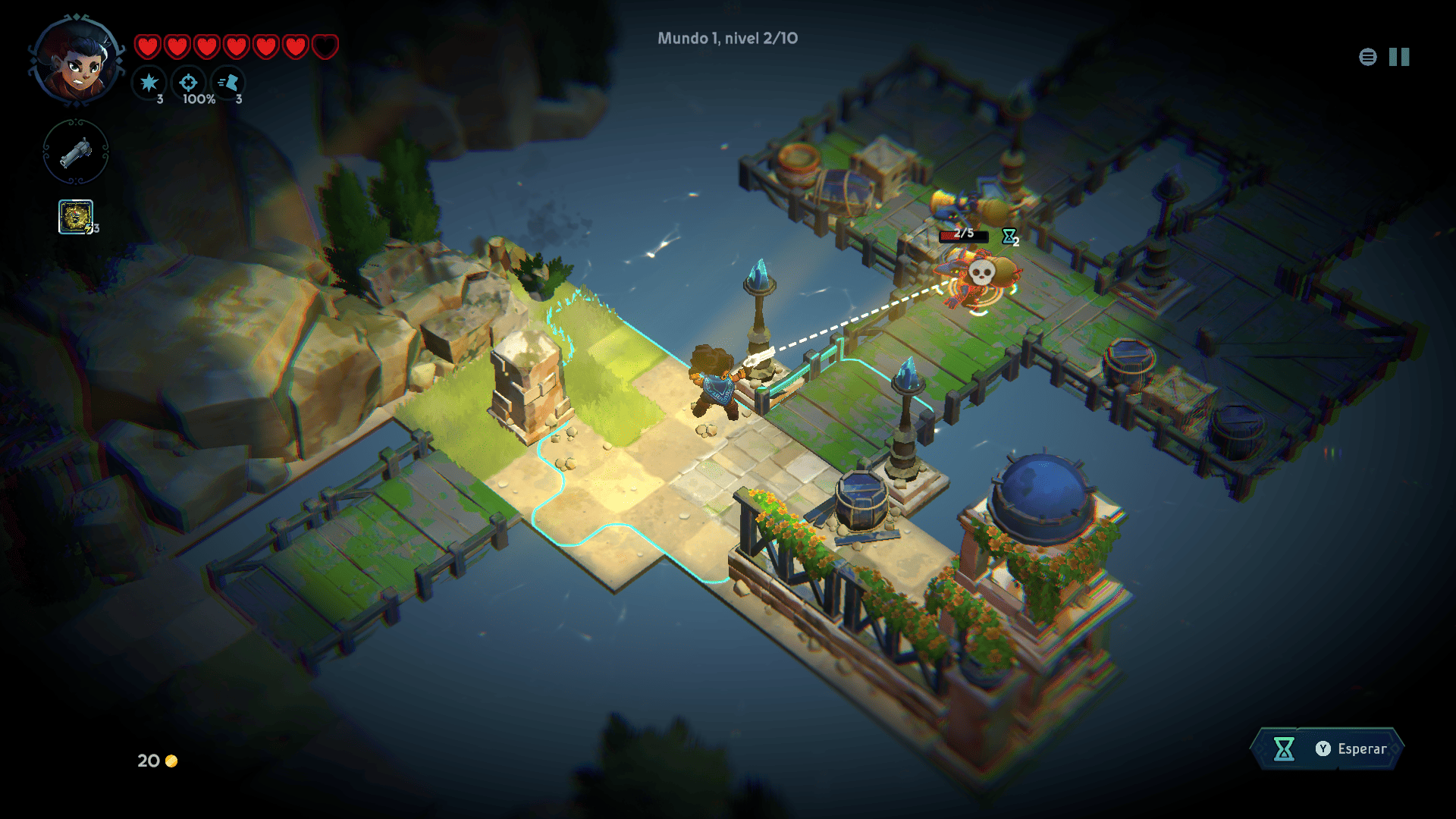Screen dimensions: 1456x819
Task: Open the hero character portrait
Action: tap(77, 62)
